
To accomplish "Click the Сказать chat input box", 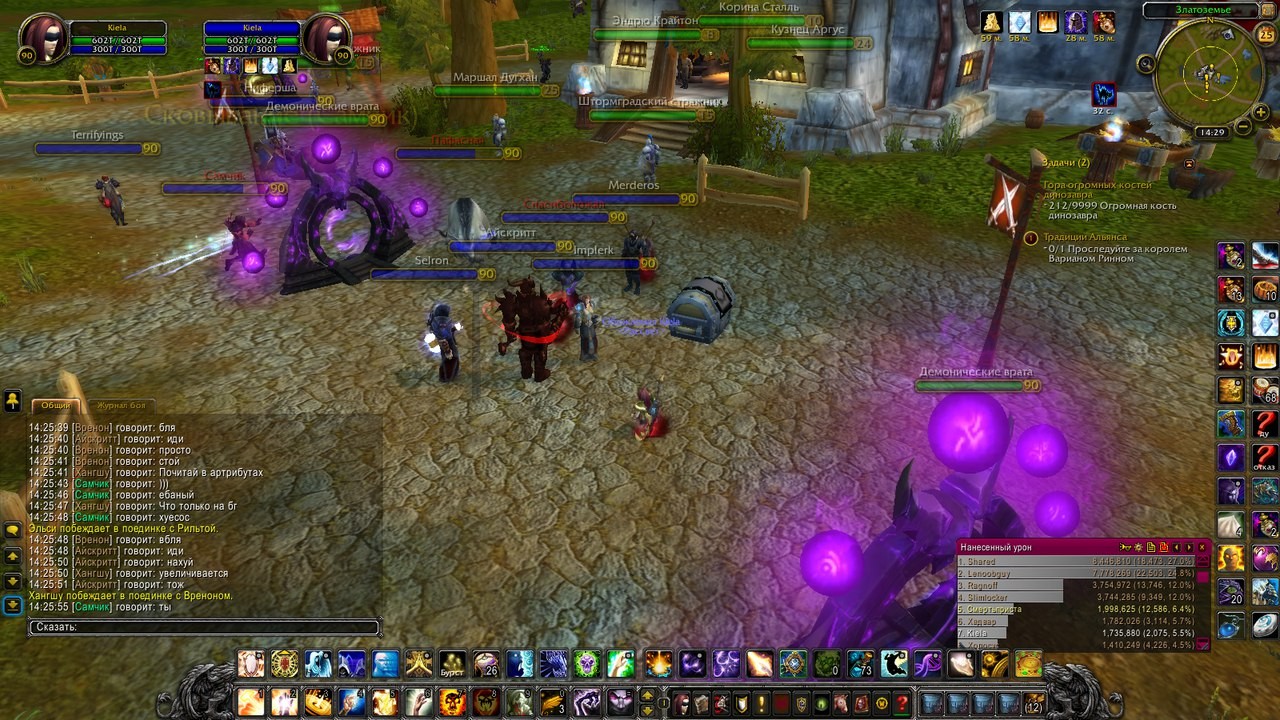I will point(205,627).
